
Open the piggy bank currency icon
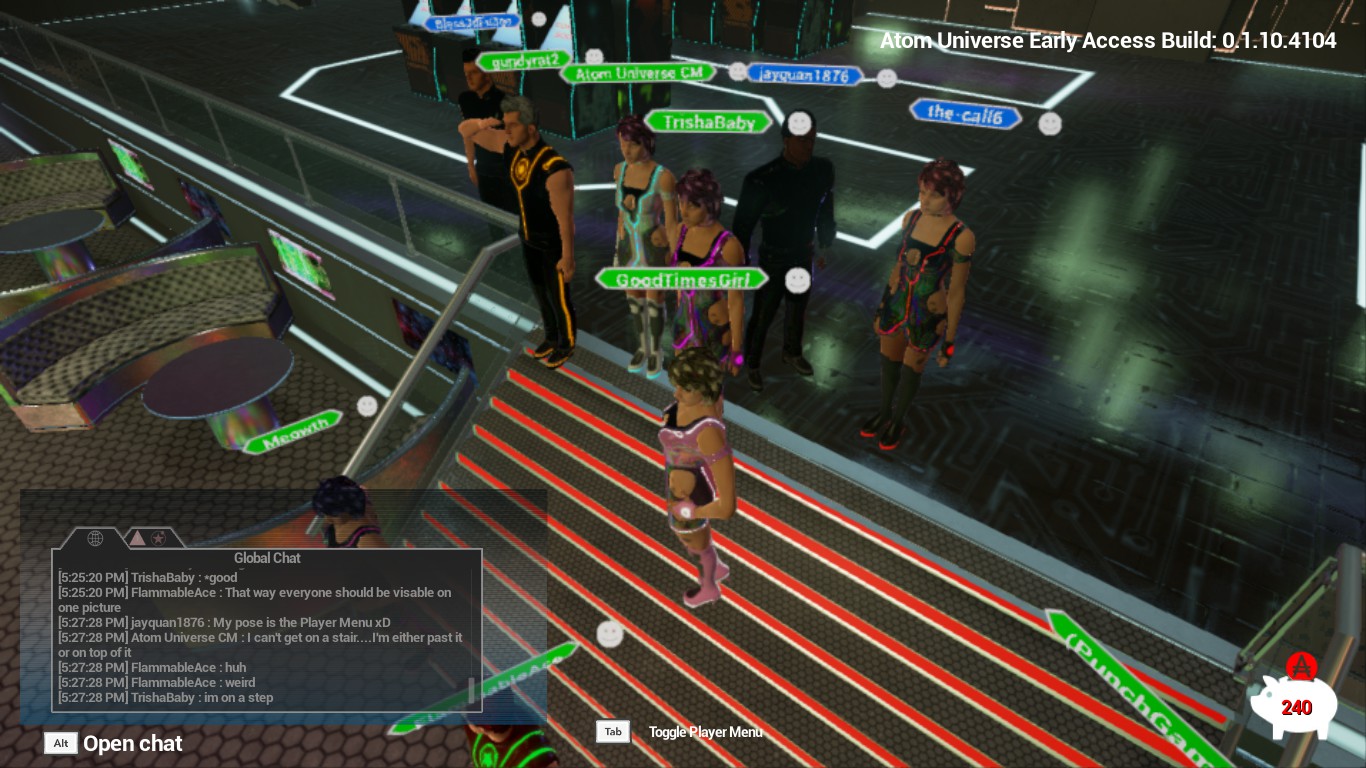1294,704
